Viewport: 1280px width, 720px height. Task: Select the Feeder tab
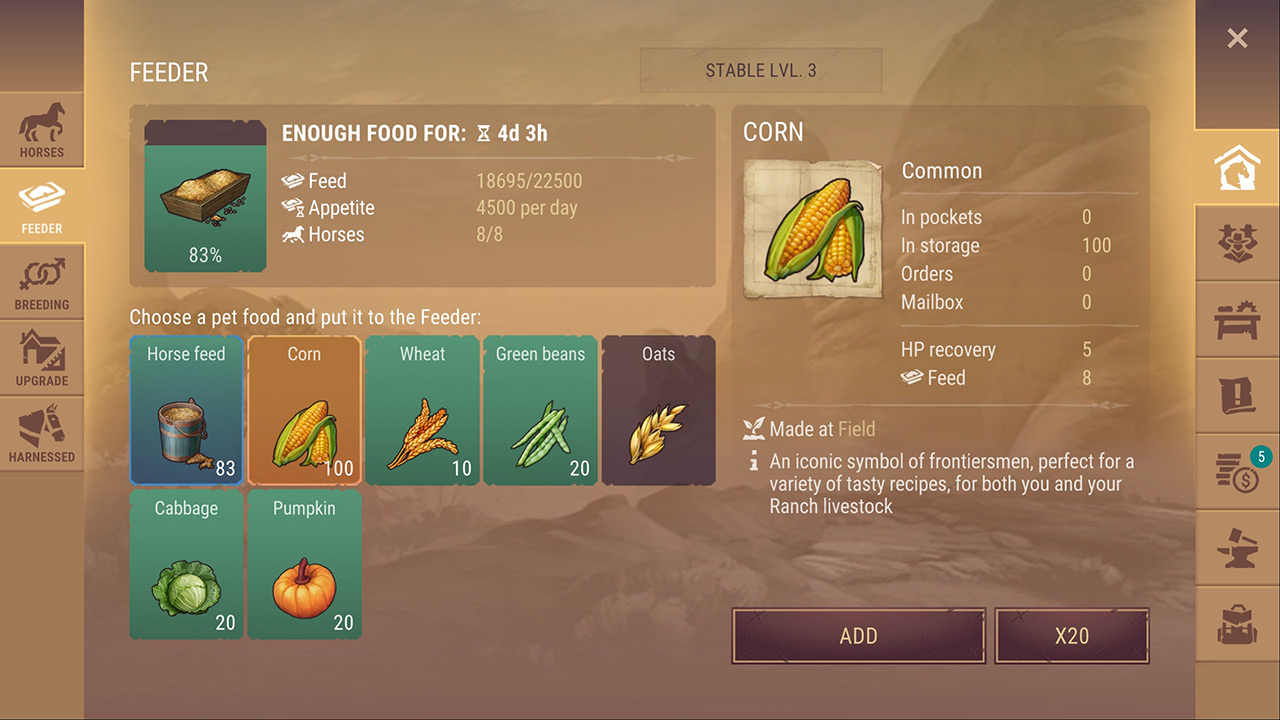[42, 206]
